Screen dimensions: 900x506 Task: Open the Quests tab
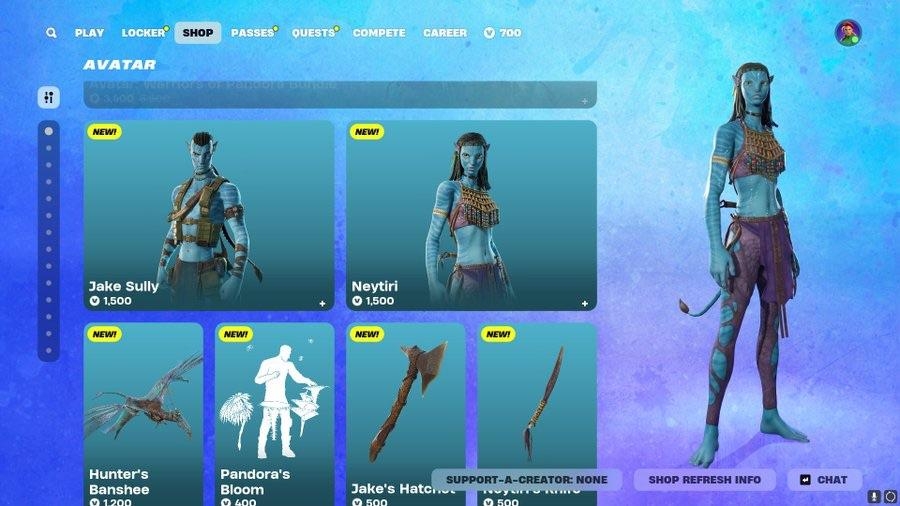click(313, 33)
